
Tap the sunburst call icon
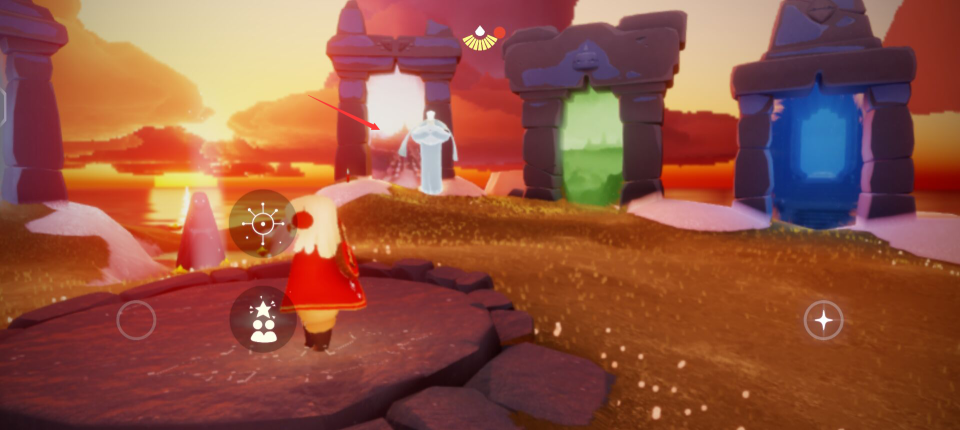coord(262,223)
